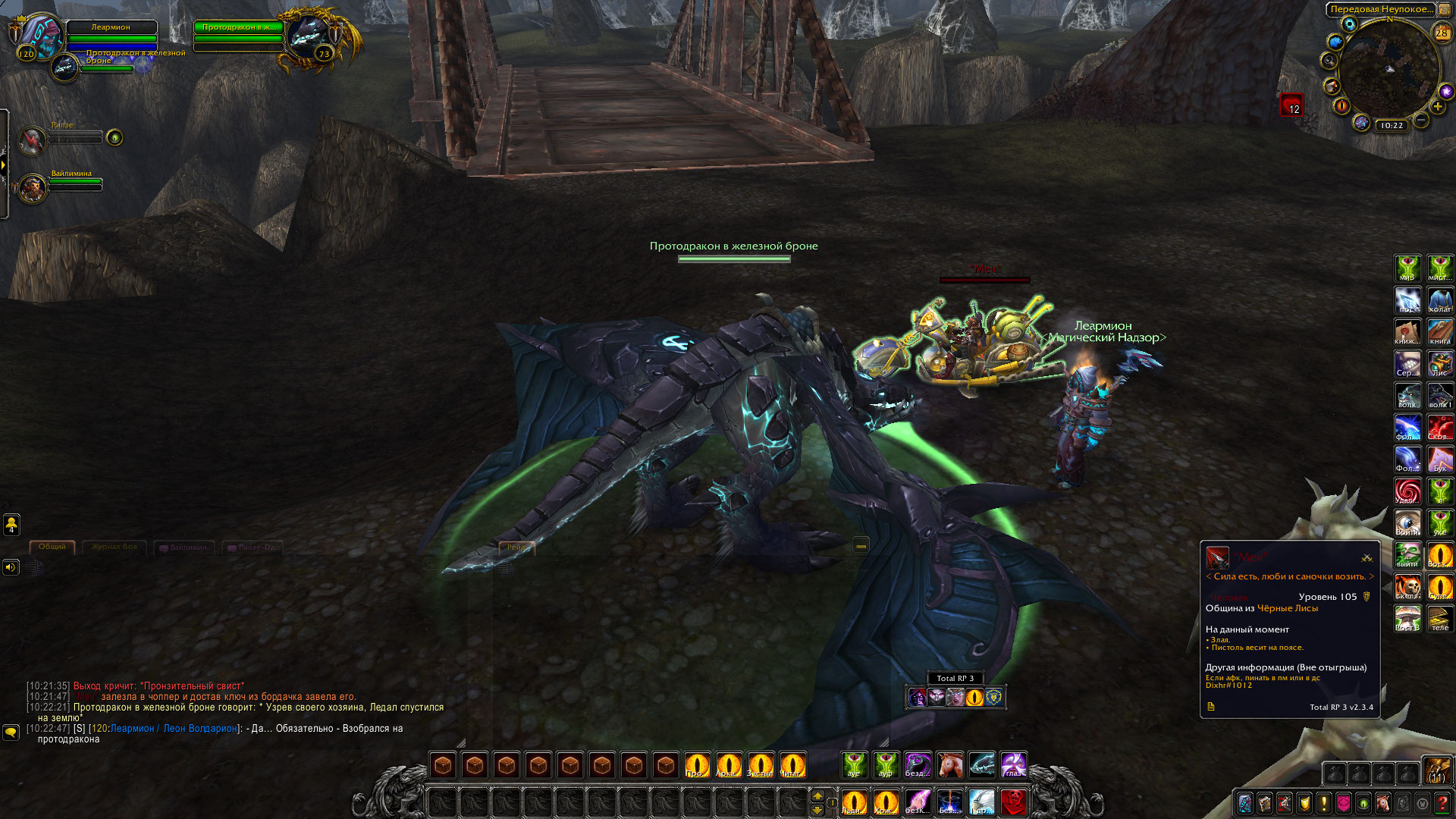Use the mushroom ability on the side bar
This screenshot has width=1456, height=819.
[x=1408, y=619]
